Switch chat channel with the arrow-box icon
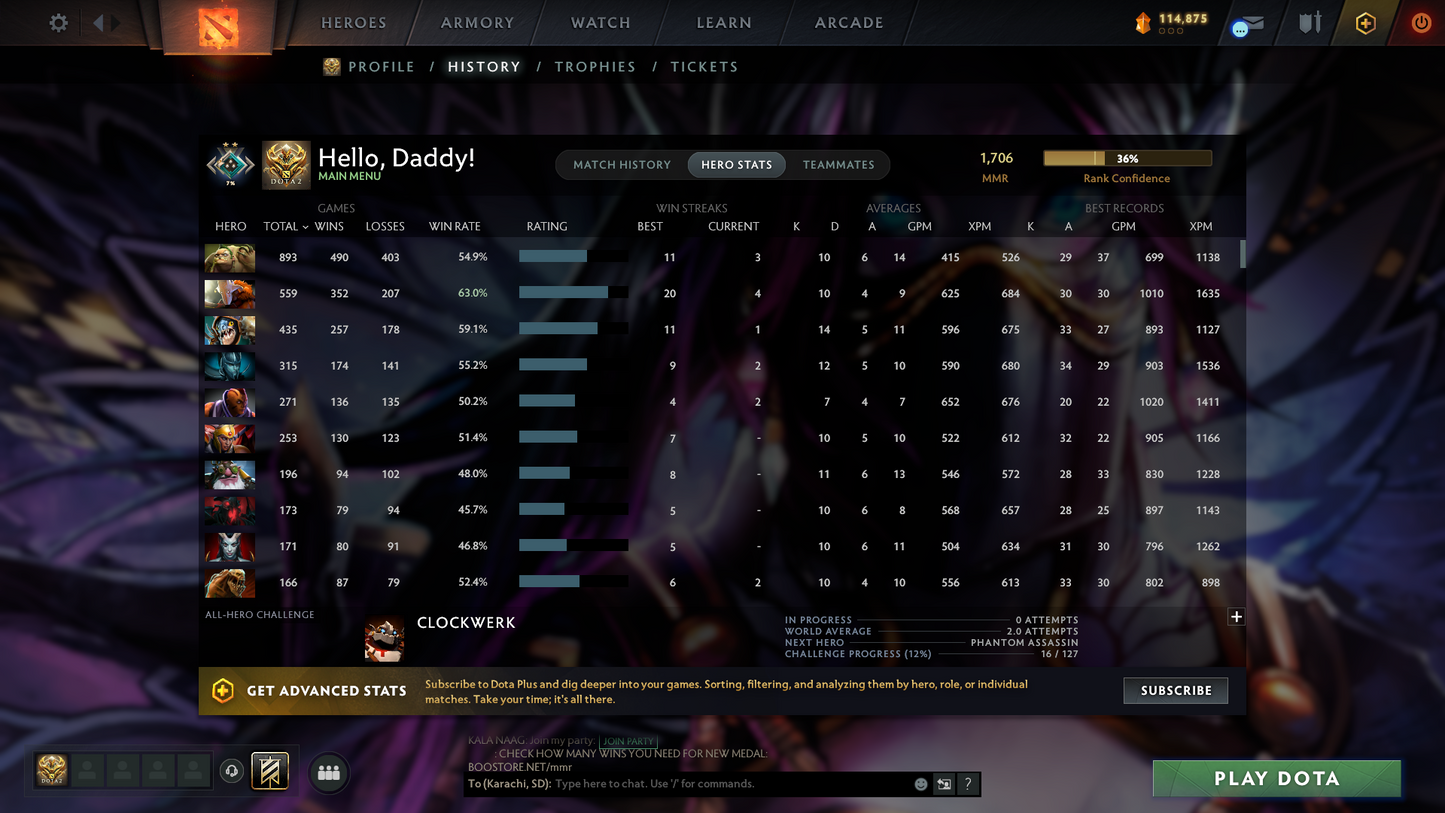The image size is (1445, 813). point(943,784)
